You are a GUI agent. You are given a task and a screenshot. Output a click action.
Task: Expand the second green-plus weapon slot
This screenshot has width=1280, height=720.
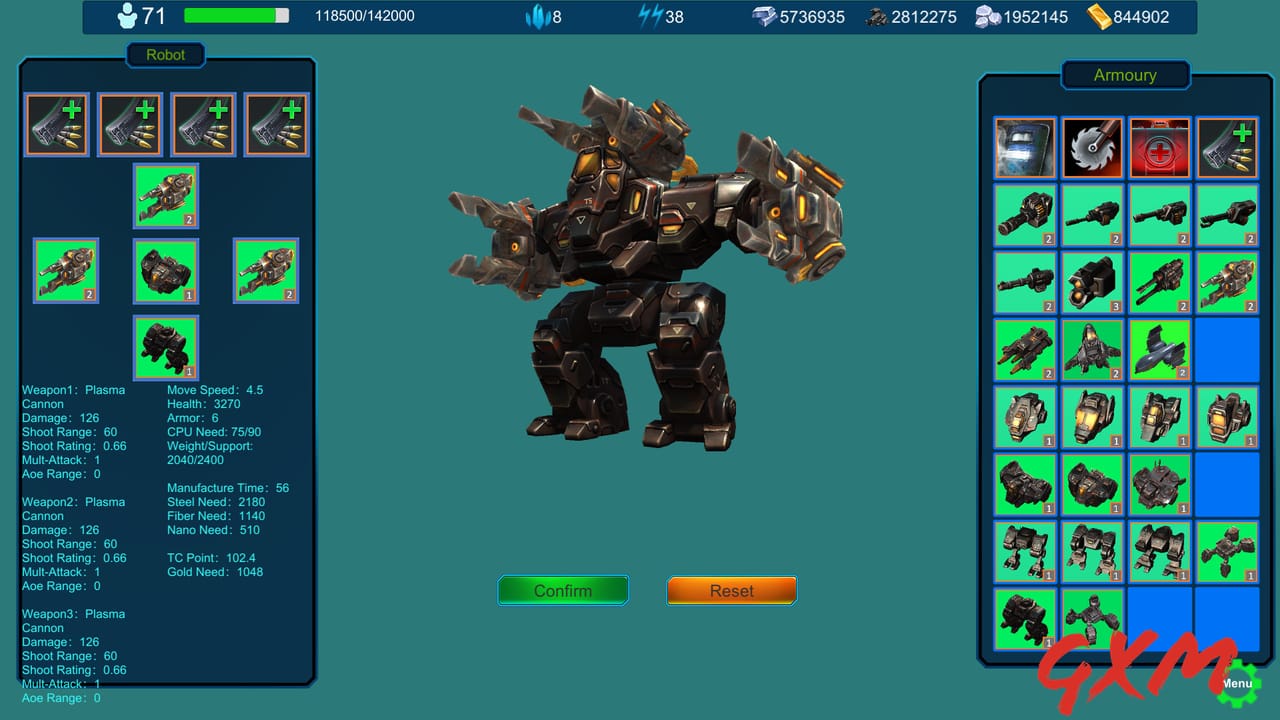click(x=129, y=123)
